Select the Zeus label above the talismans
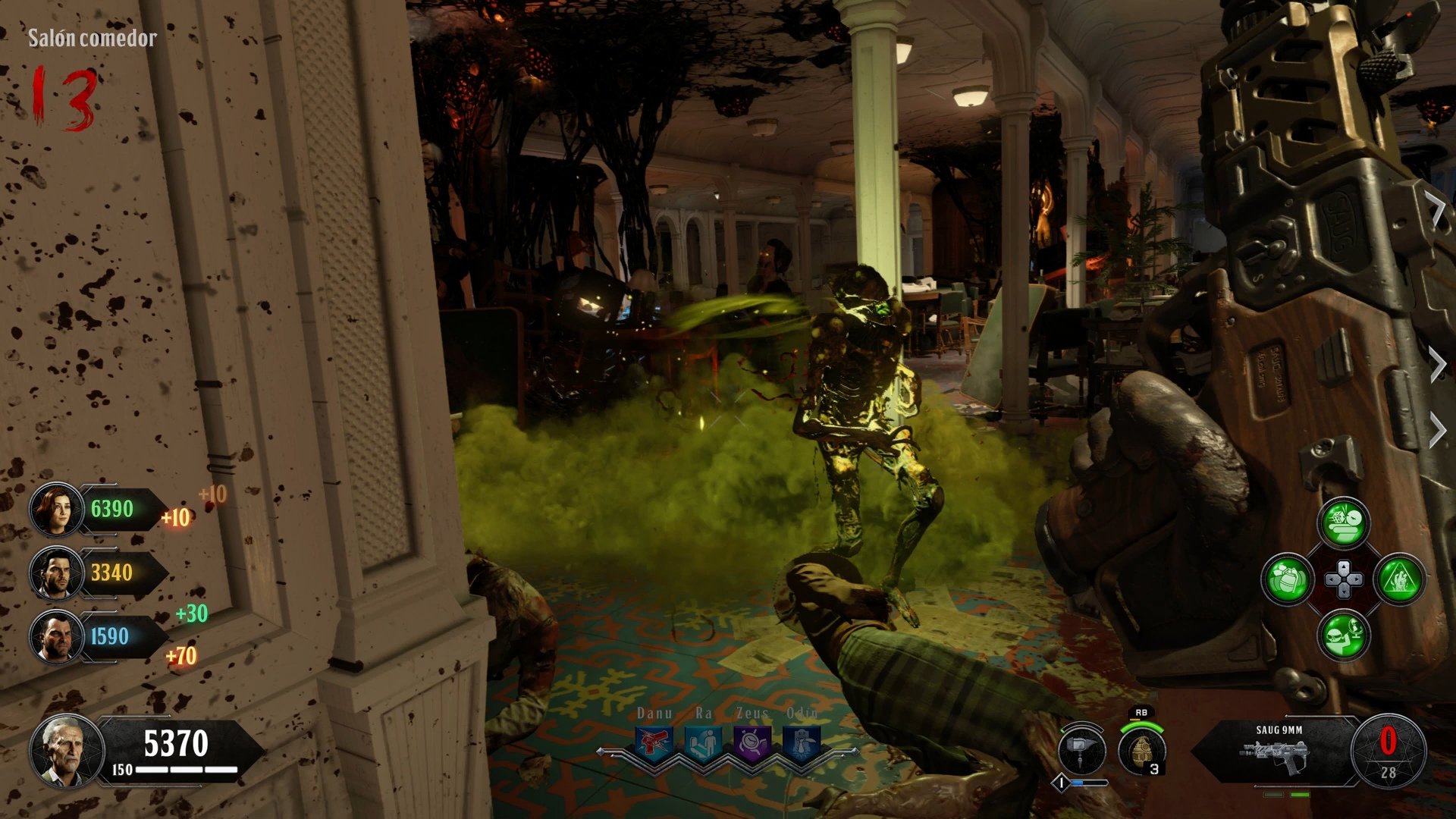Image resolution: width=1456 pixels, height=819 pixels. click(x=753, y=713)
